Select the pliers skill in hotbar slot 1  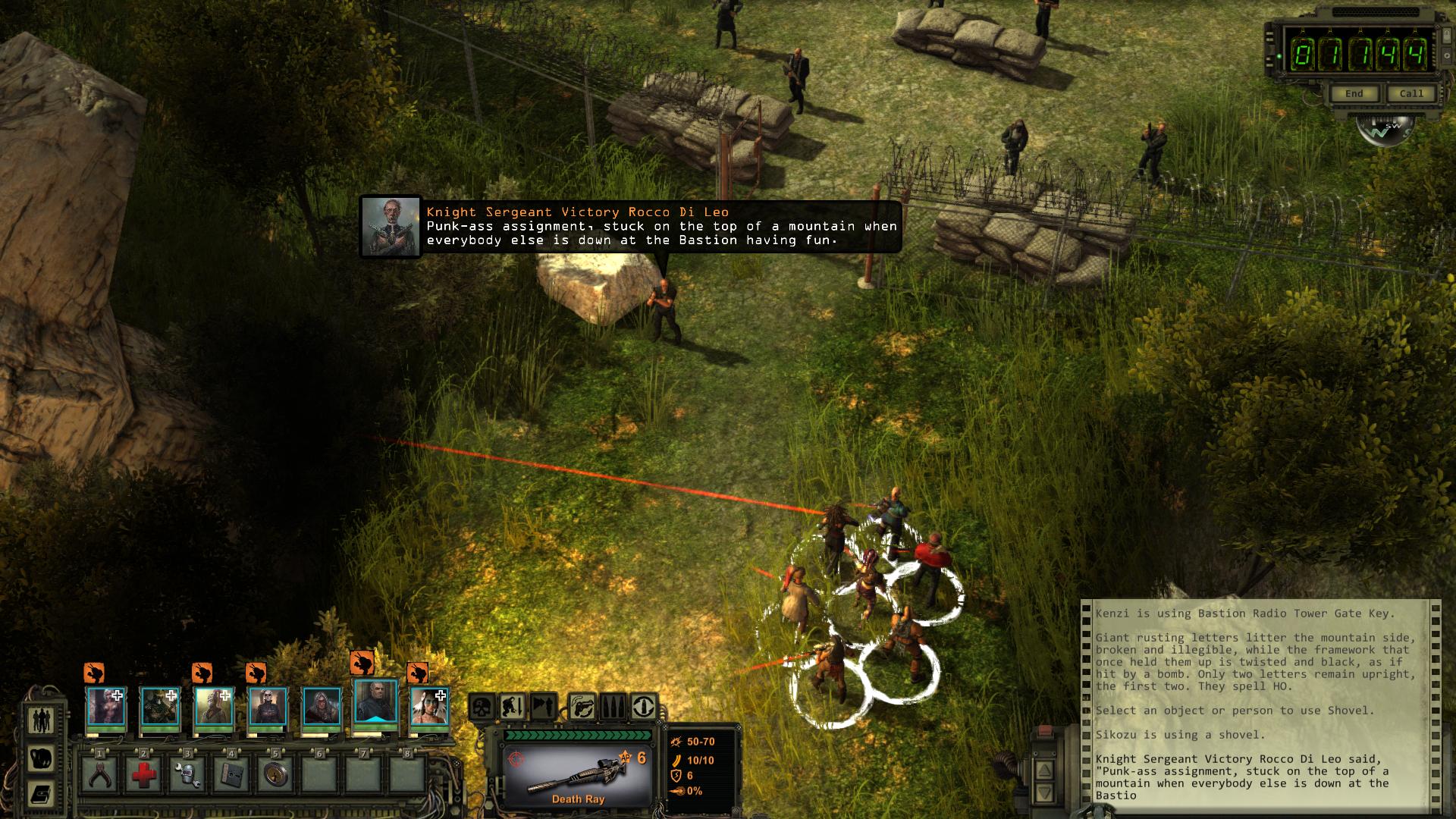(99, 775)
